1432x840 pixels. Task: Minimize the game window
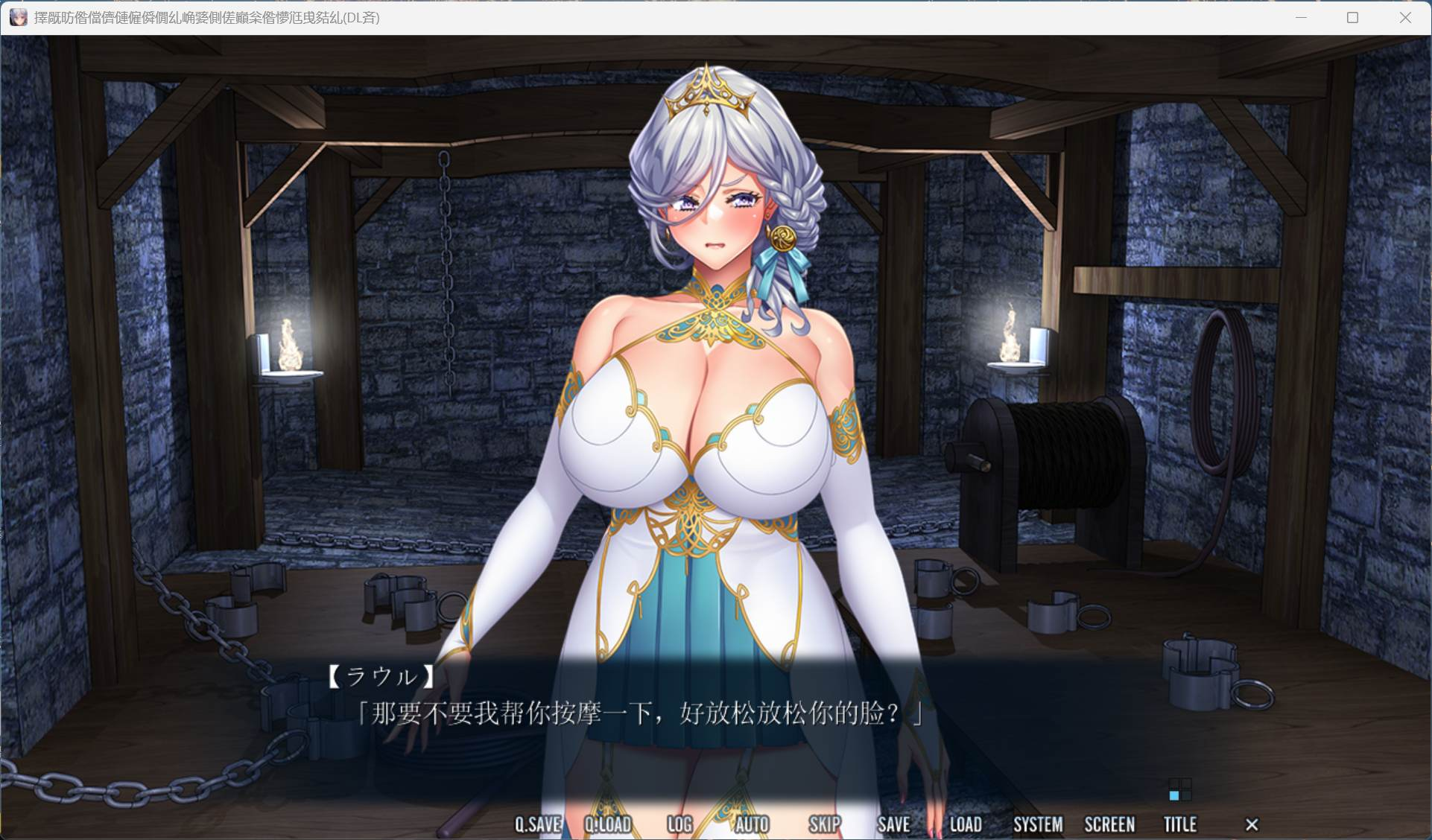click(1301, 17)
